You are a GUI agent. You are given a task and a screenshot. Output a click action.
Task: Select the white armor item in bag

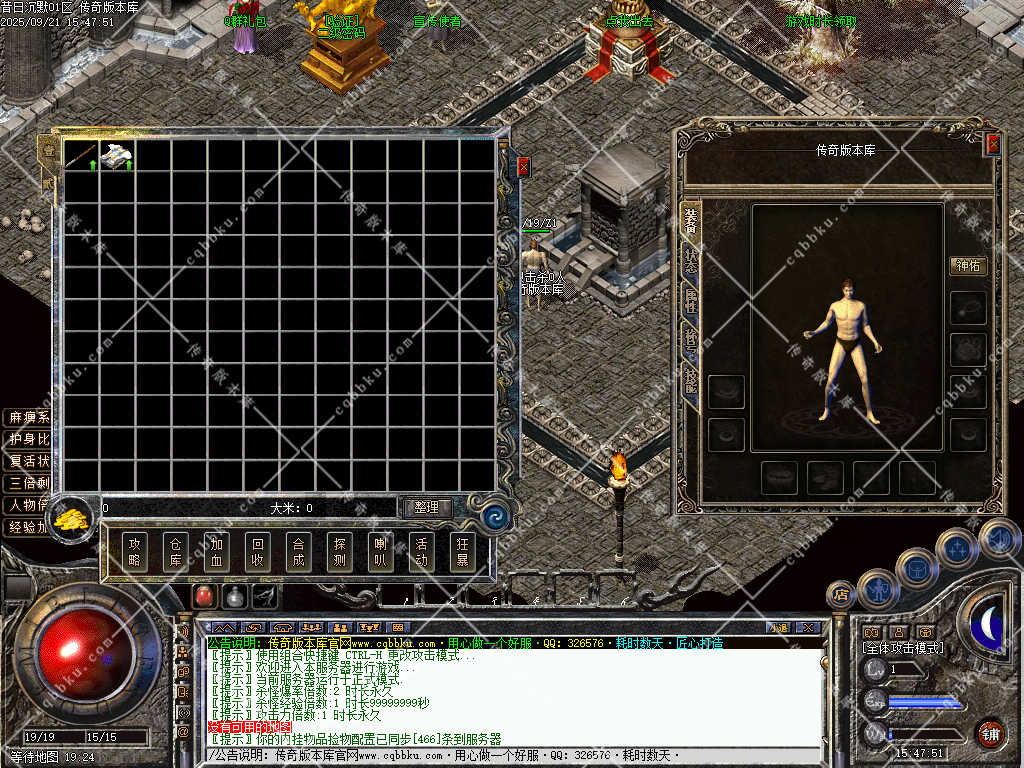(116, 155)
